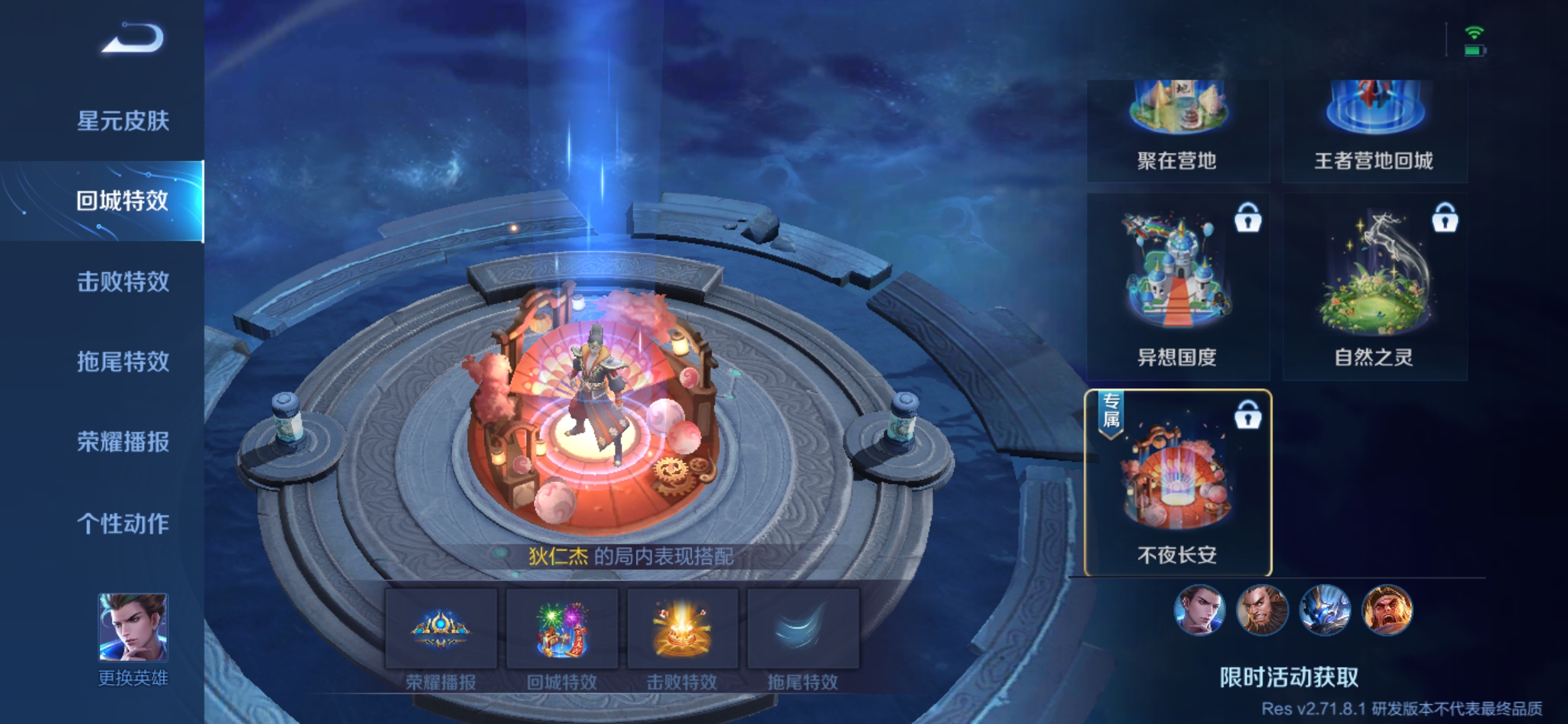Open the 击败特效 loadout slot

682,629
